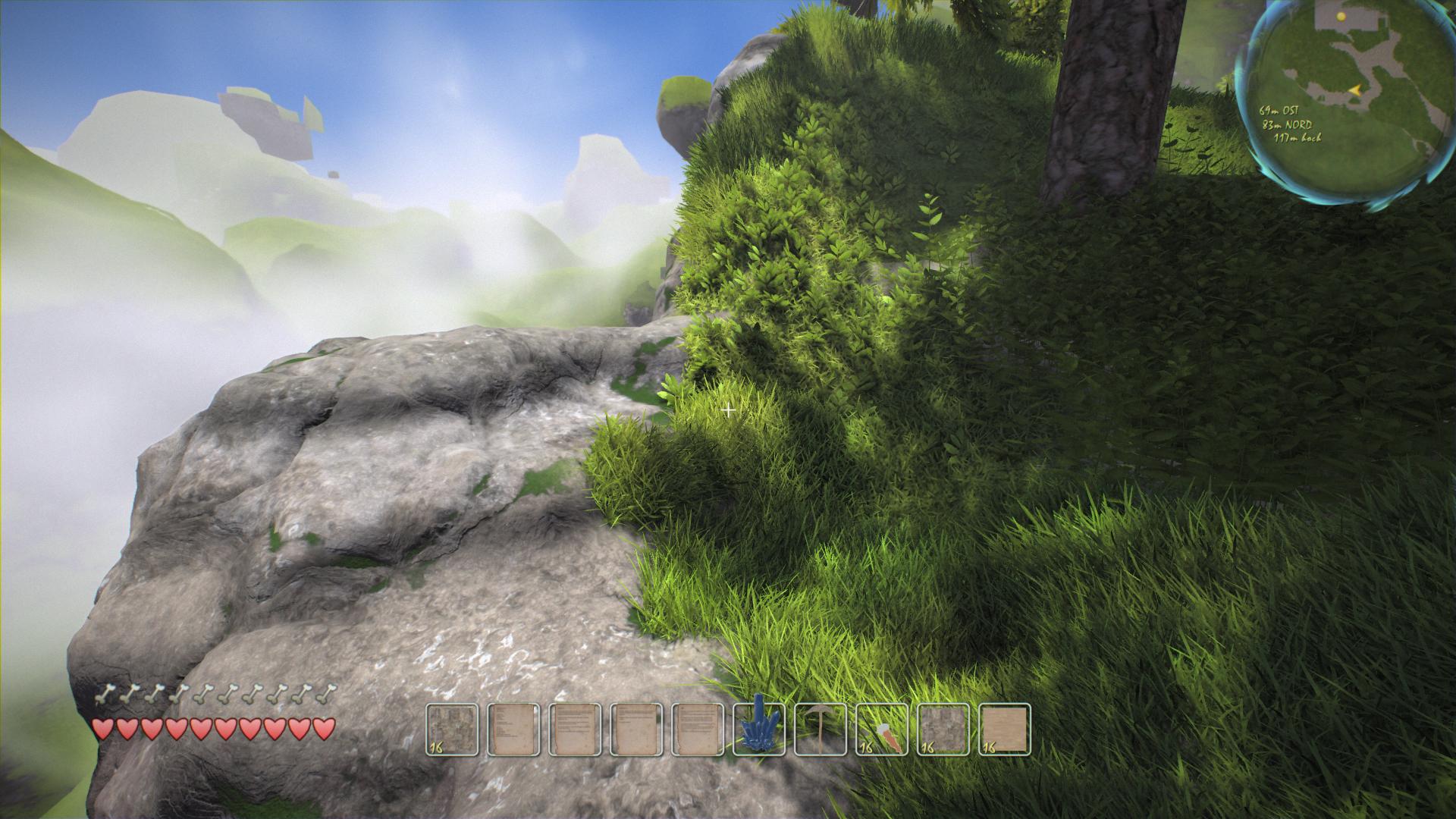Click the yellow dot marker on the minimap
1456x819 pixels.
(x=1341, y=16)
